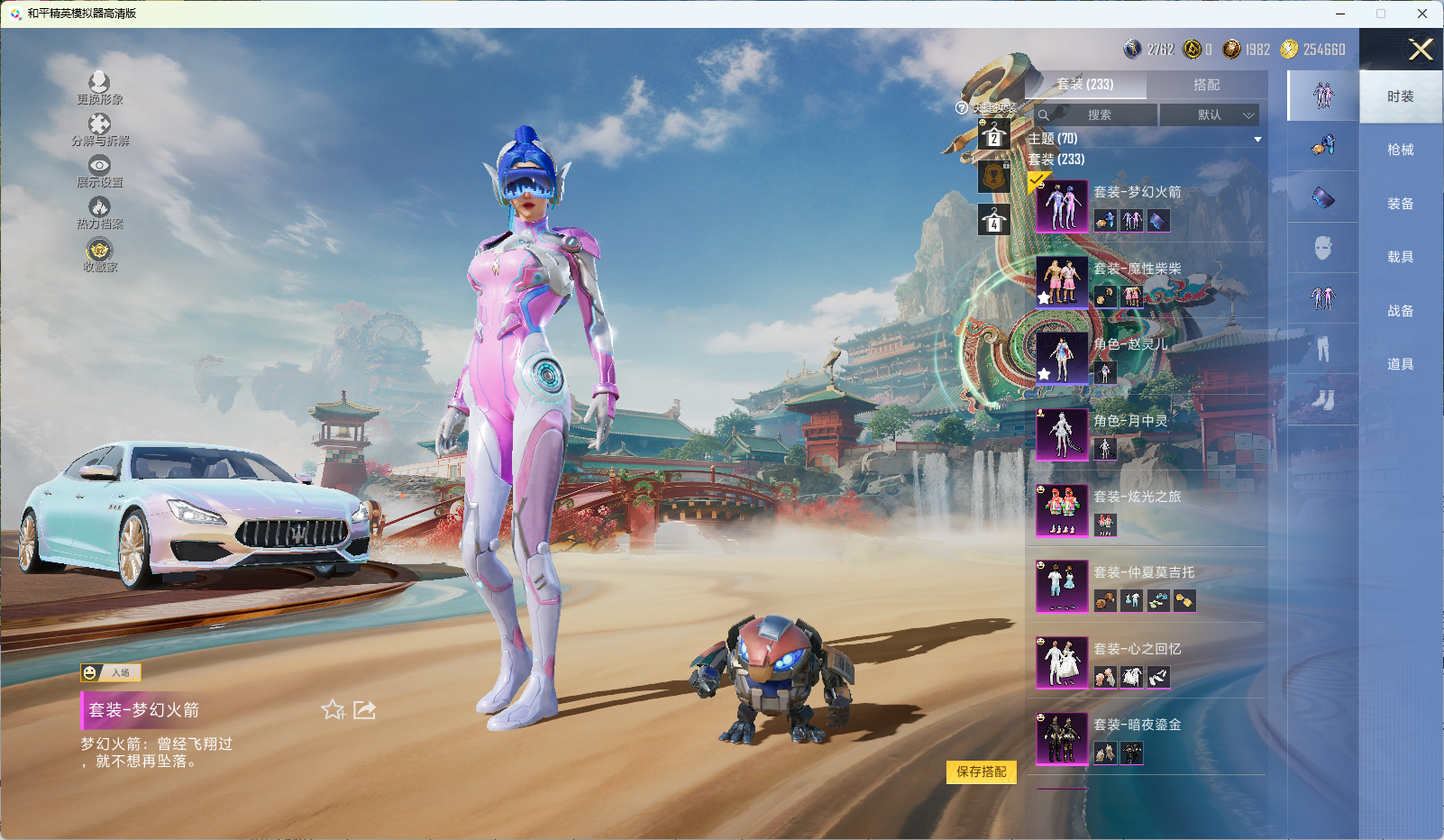The height and width of the screenshot is (840, 1444).
Task: Close the wardrobe with the X button
Action: click(x=1421, y=50)
